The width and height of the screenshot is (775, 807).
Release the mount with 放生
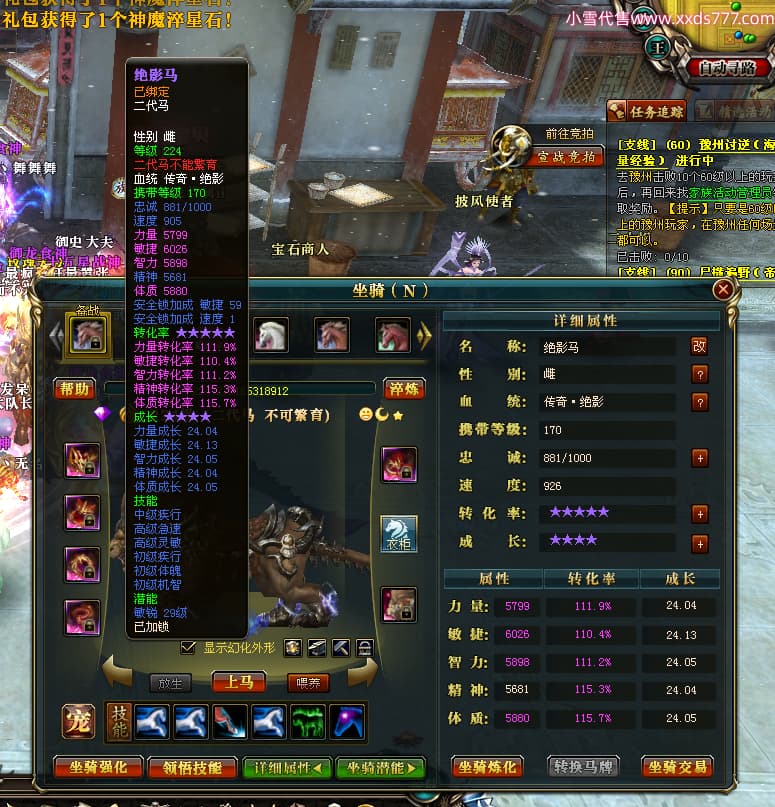click(x=170, y=683)
